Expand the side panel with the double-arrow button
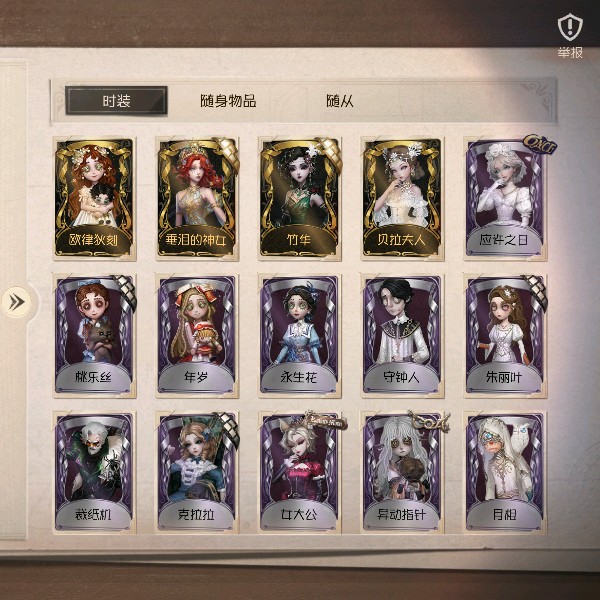600x600 pixels. pos(16,301)
